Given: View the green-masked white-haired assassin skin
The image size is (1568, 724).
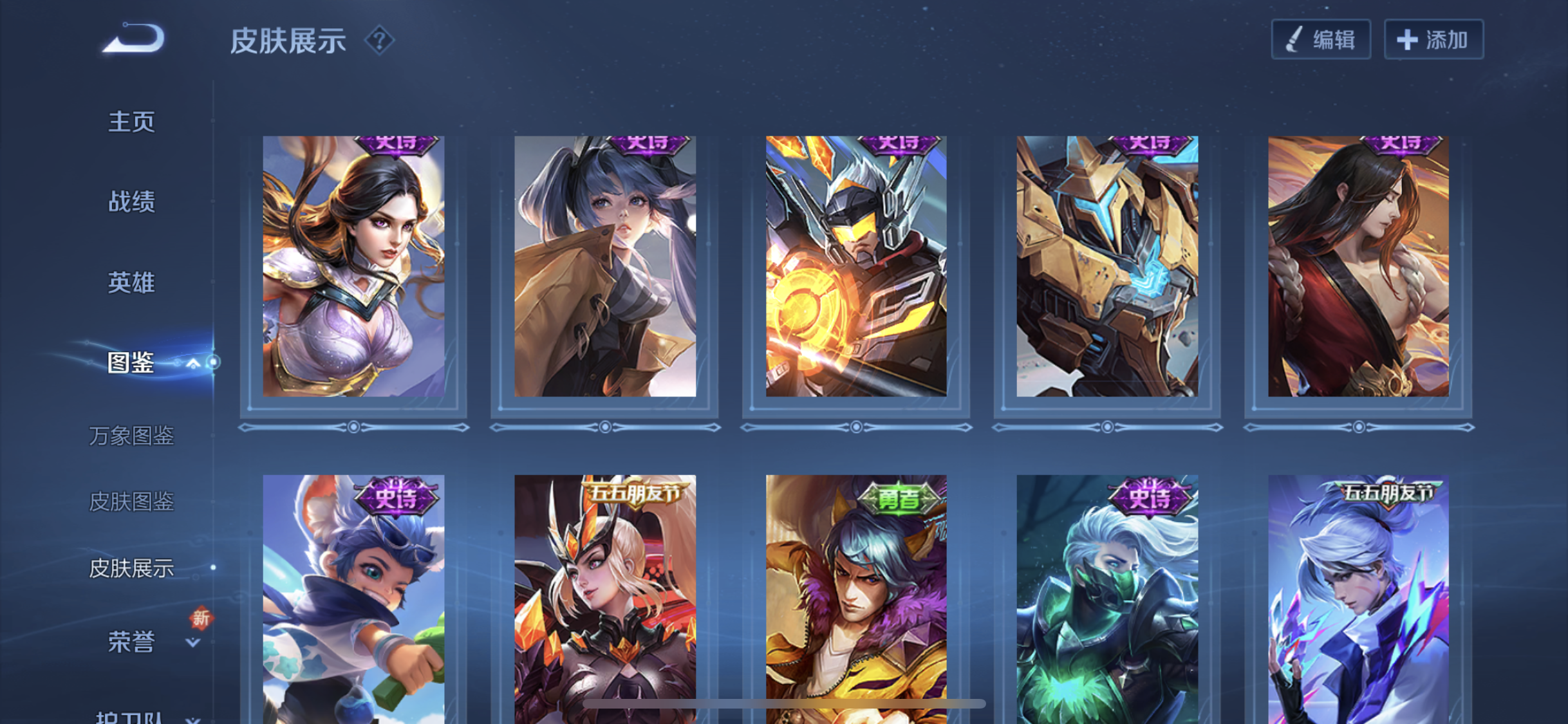Looking at the screenshot, I should coord(1106,599).
